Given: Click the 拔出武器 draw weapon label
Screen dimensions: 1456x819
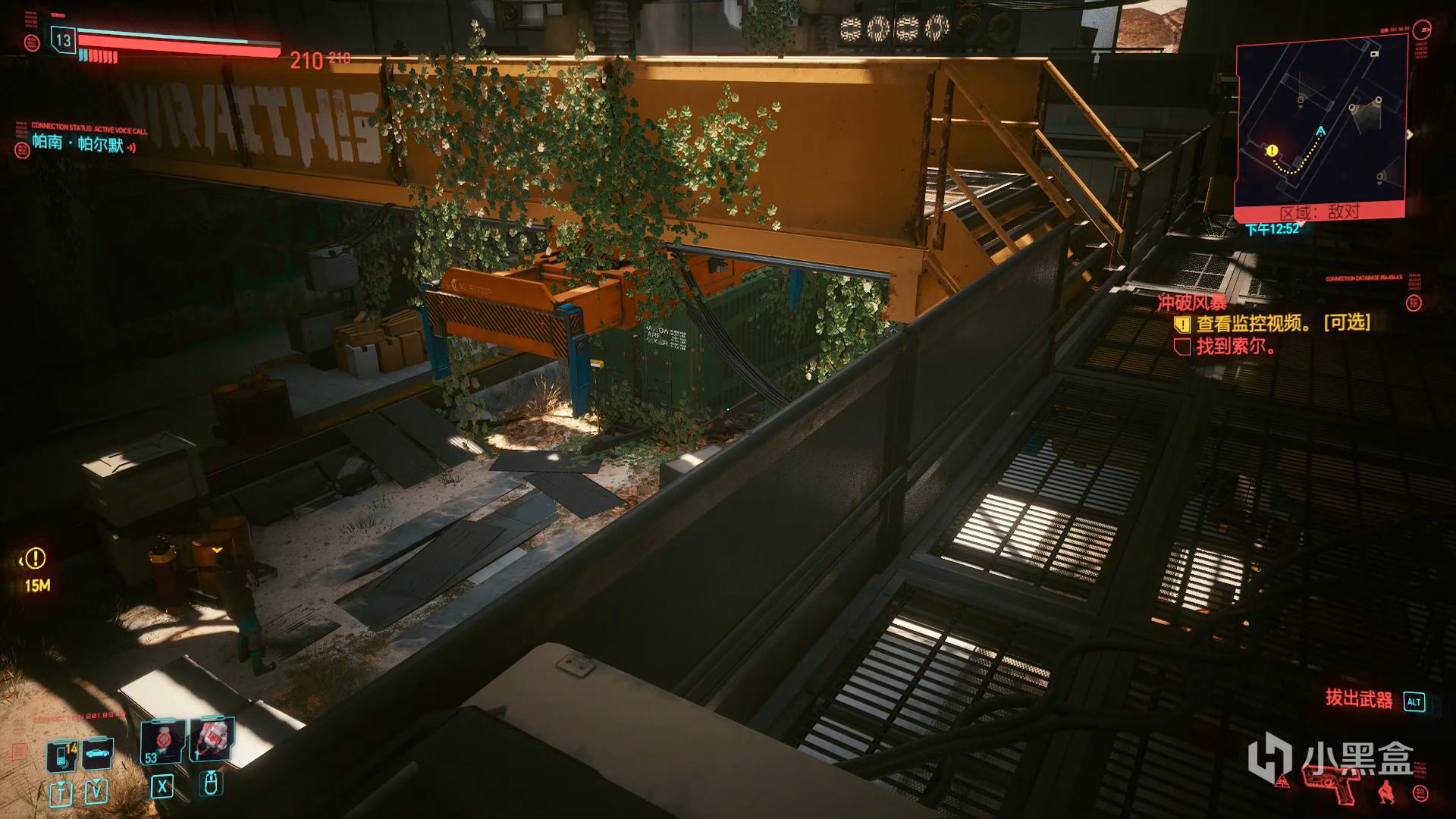Looking at the screenshot, I should tap(1359, 699).
